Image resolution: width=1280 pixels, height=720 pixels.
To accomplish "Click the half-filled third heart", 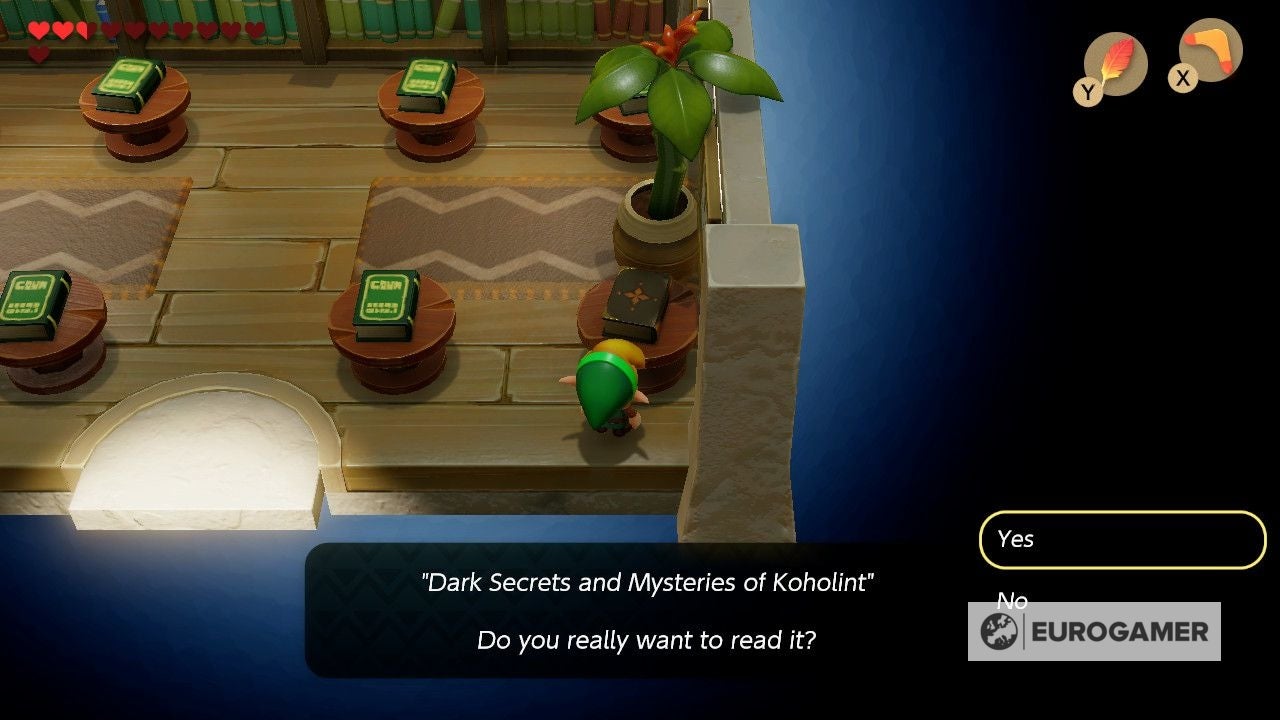I will (x=84, y=30).
